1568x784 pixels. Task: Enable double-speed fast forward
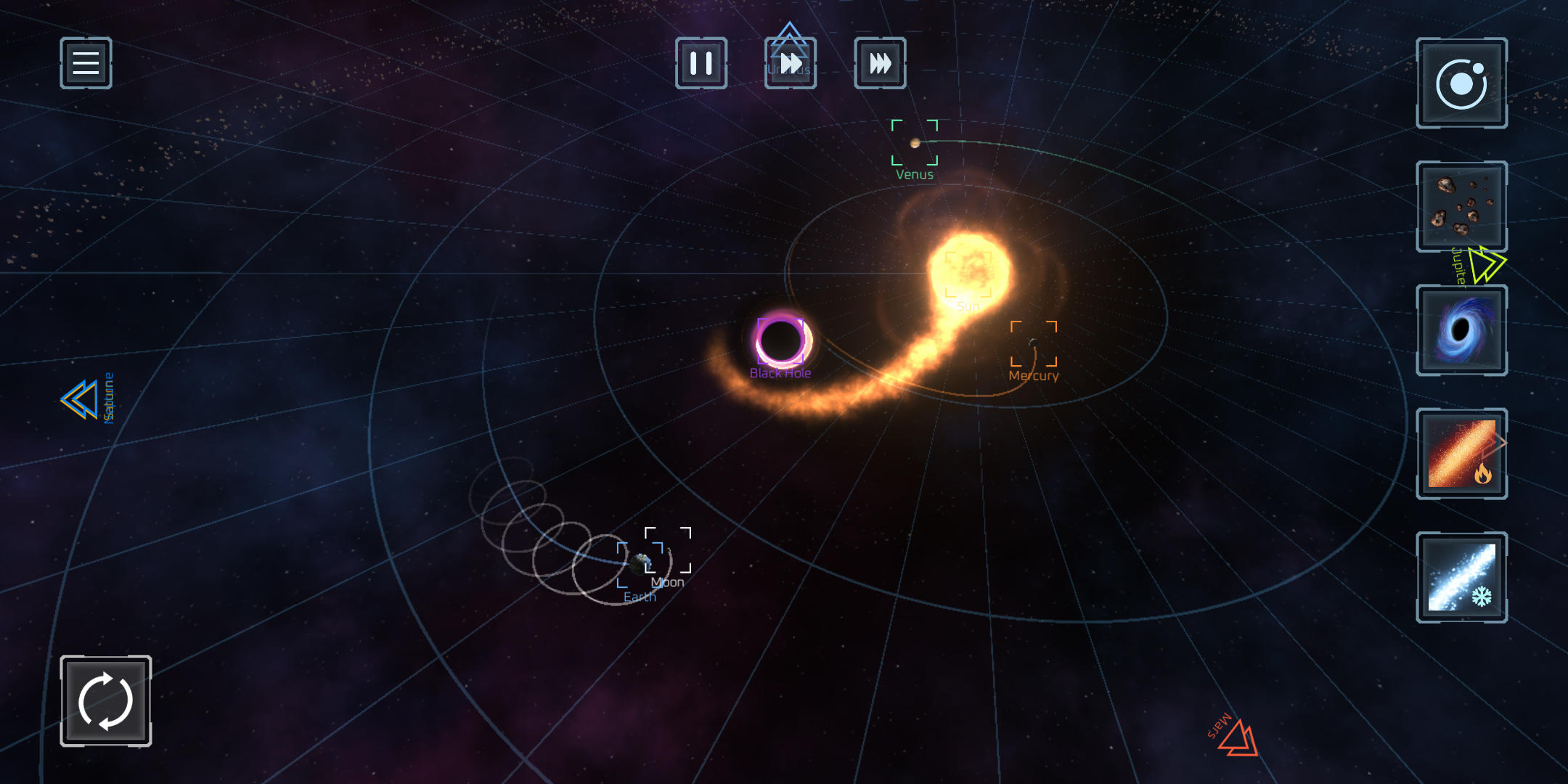(791, 64)
